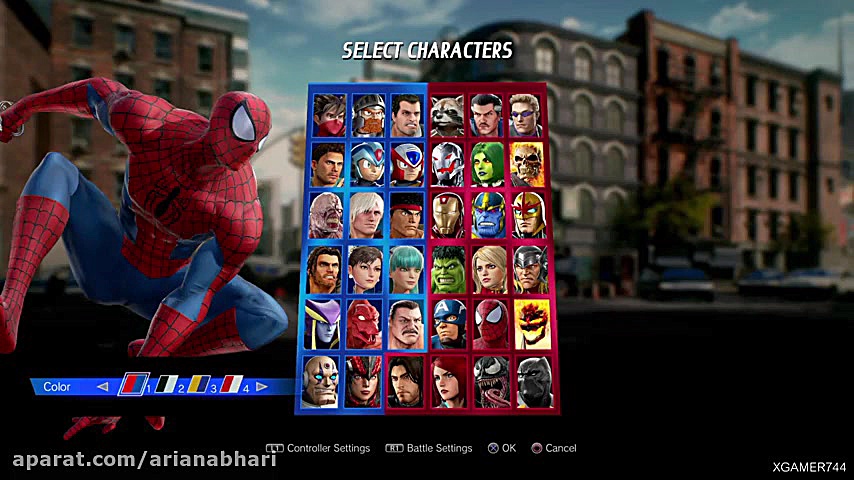Select Mega Man X's portrait
The image size is (854, 480).
tap(364, 165)
